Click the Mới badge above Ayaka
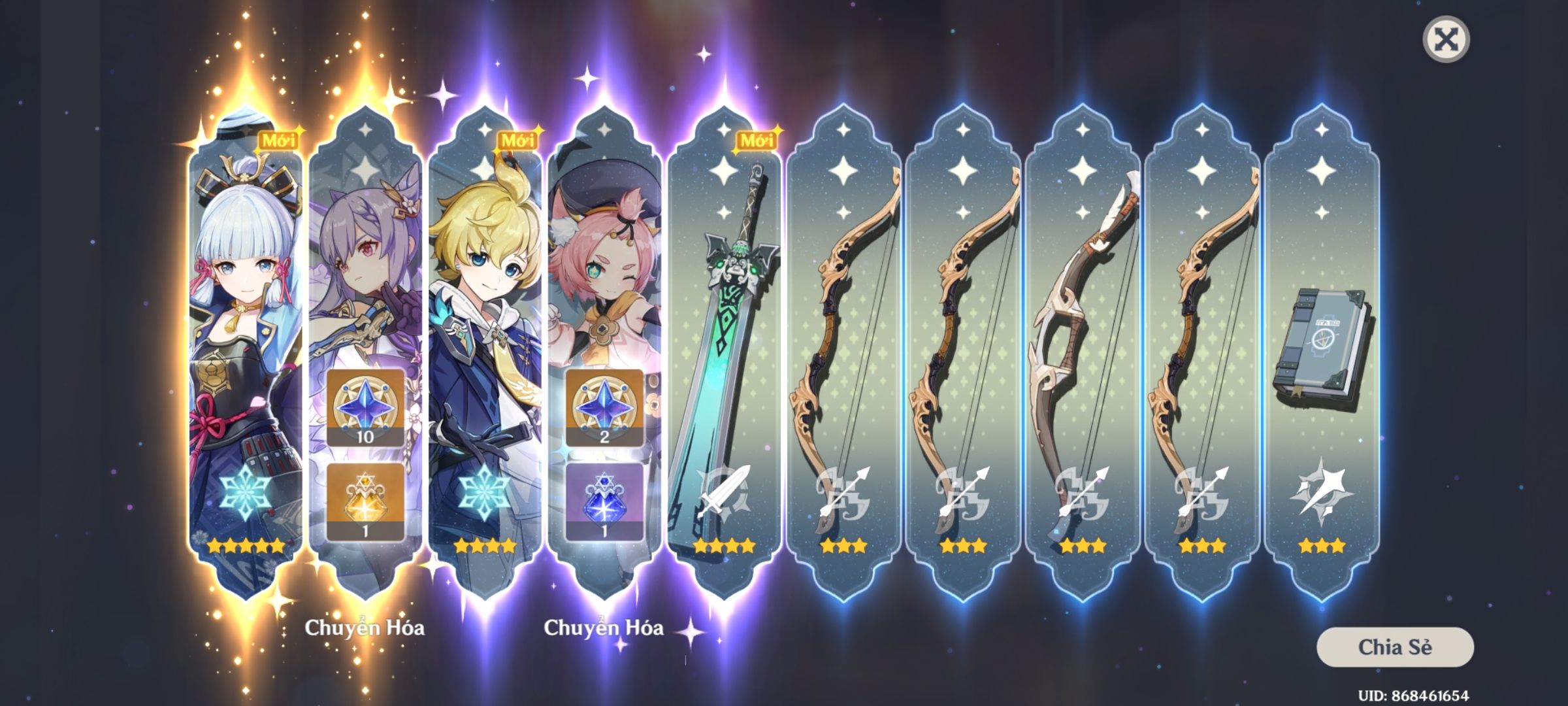Image resolution: width=1568 pixels, height=706 pixels. 278,139
